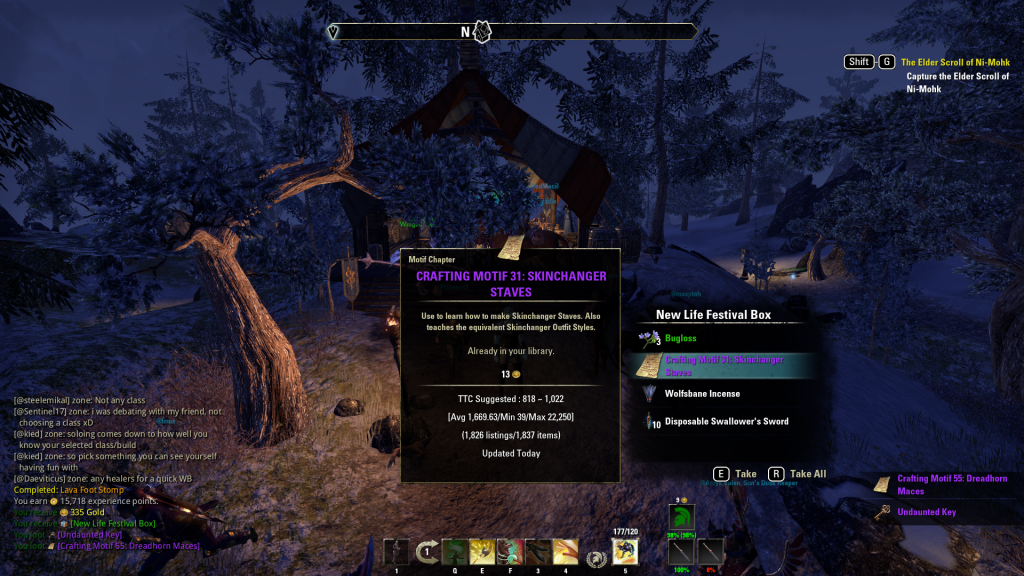Image resolution: width=1024 pixels, height=576 pixels.
Task: Activate the dark talons ability on slot 3
Action: click(x=538, y=552)
